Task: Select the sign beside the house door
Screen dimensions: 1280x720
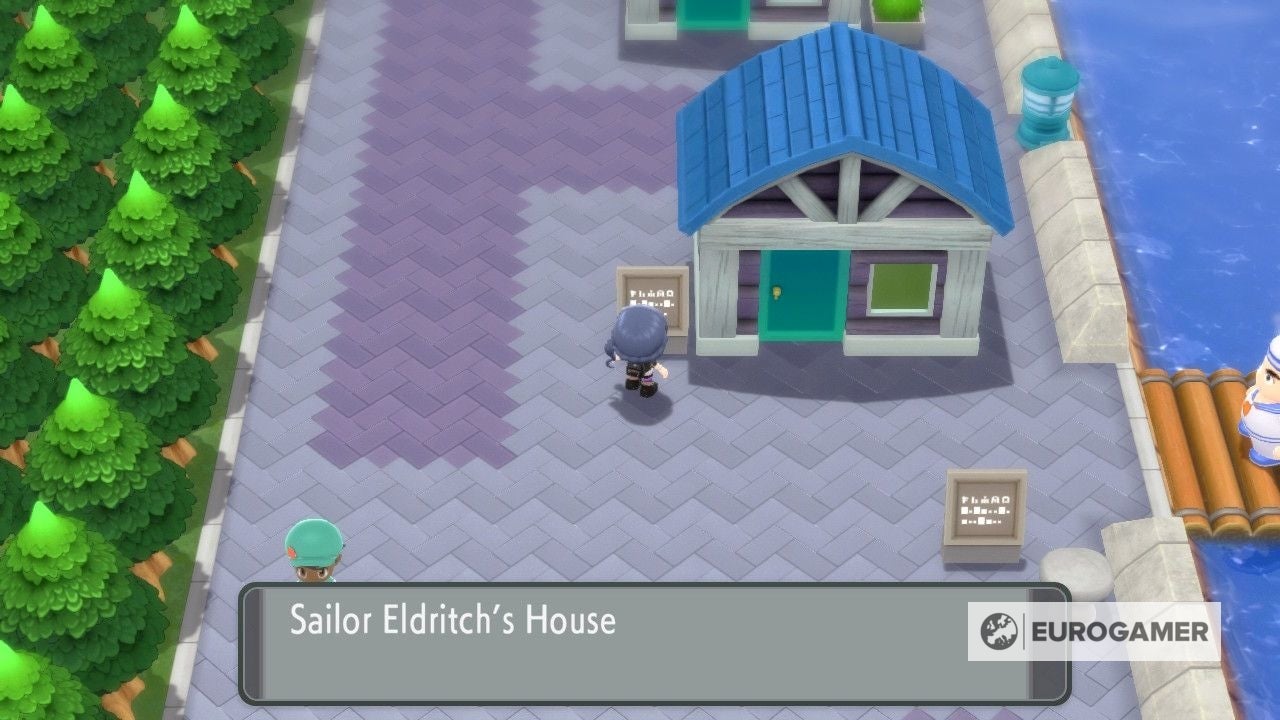Action: [654, 292]
